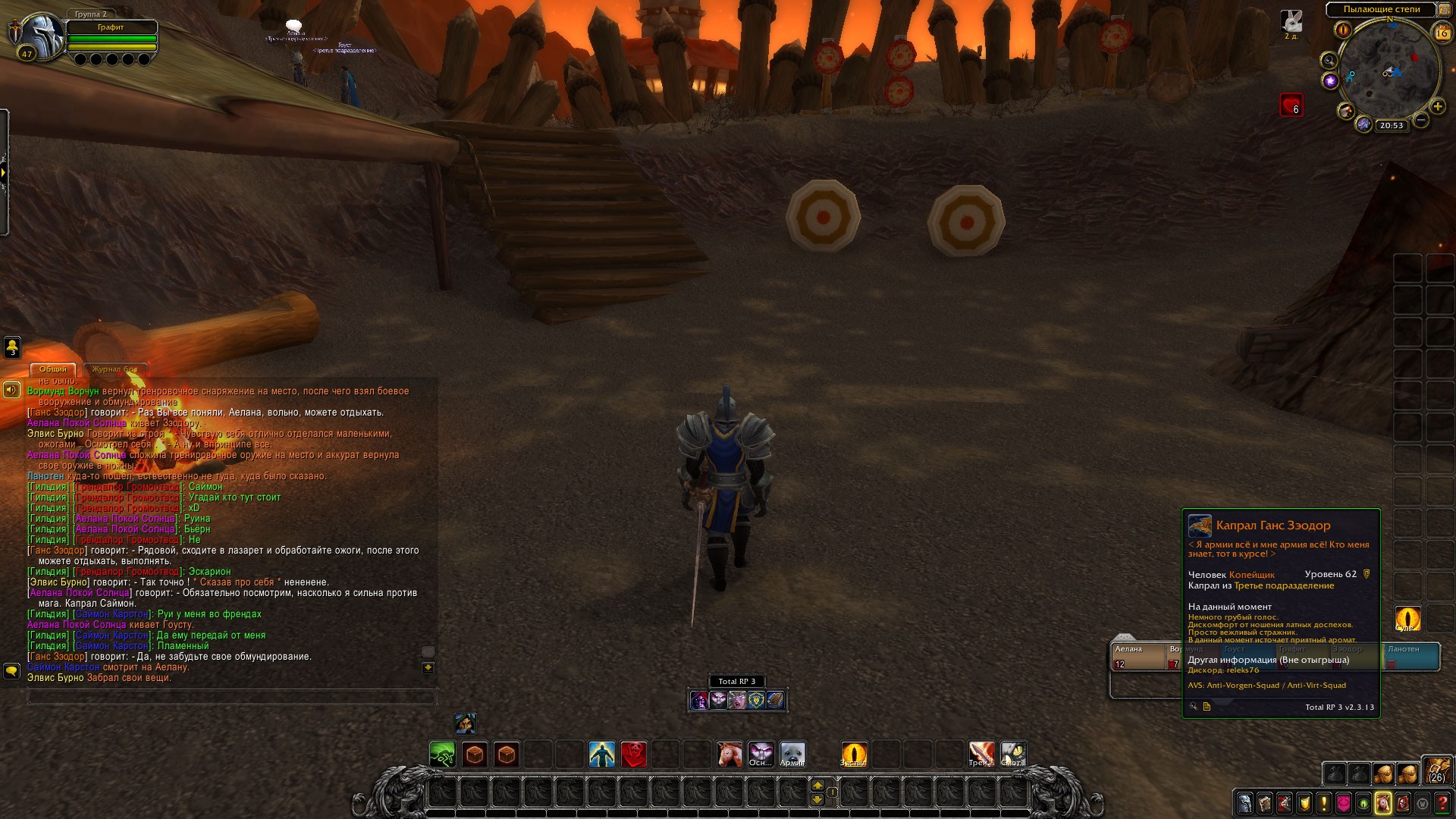Summon the horse mount from action bar

pyautogui.click(x=730, y=755)
